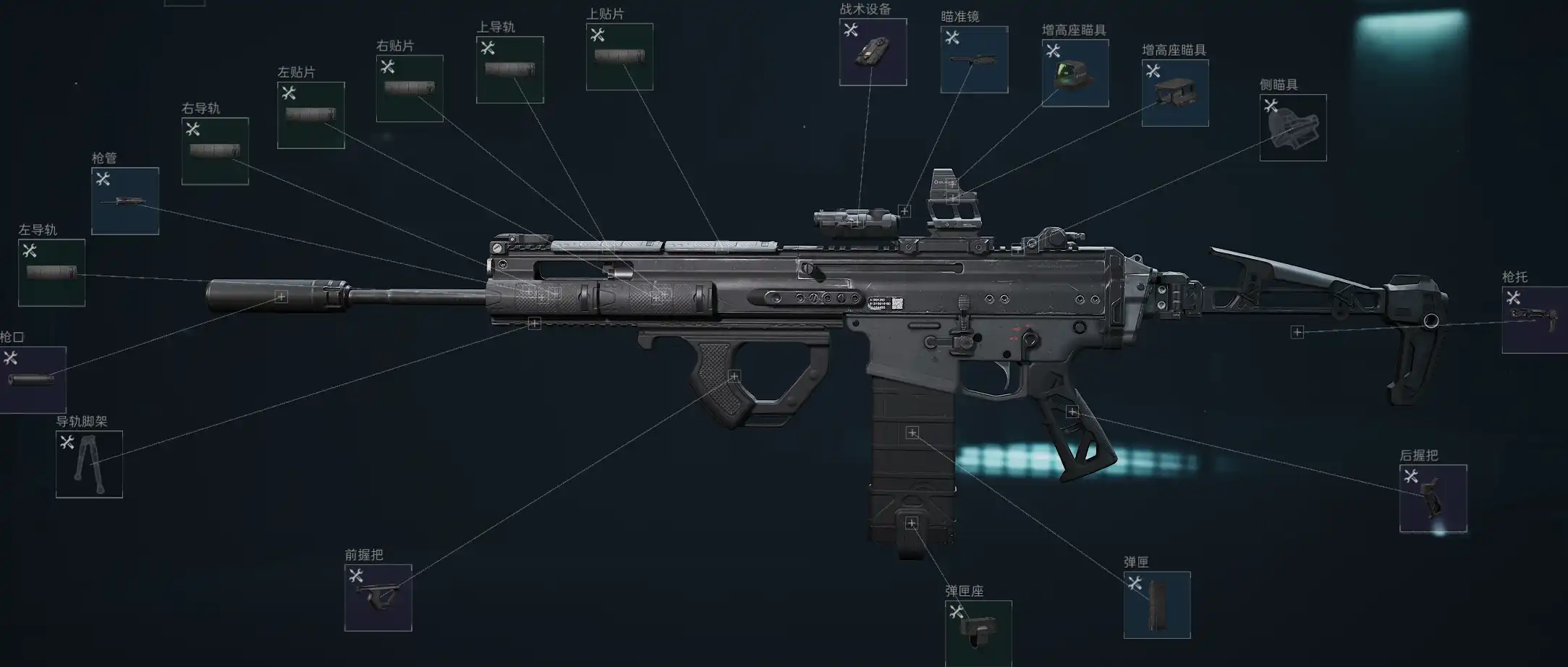Select the 弹匣座 magazine well slot
The image size is (1568, 667).
click(978, 632)
